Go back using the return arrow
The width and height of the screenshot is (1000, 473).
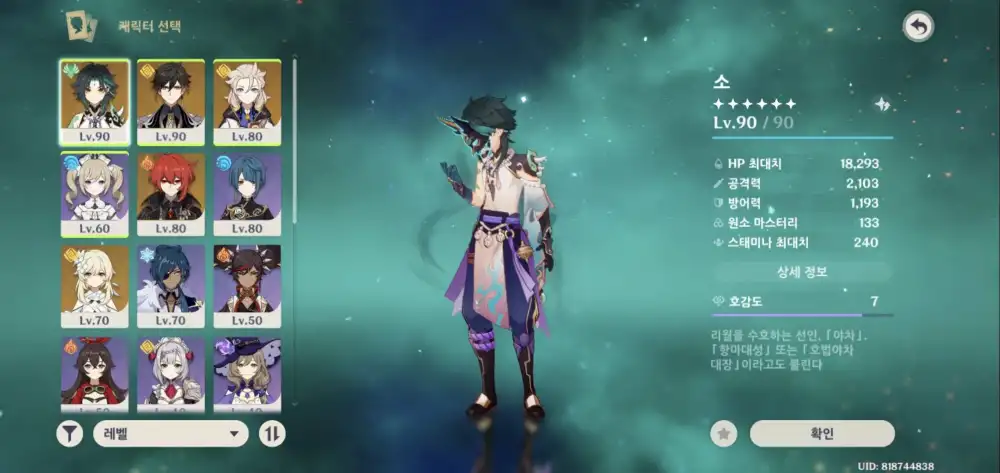918,27
